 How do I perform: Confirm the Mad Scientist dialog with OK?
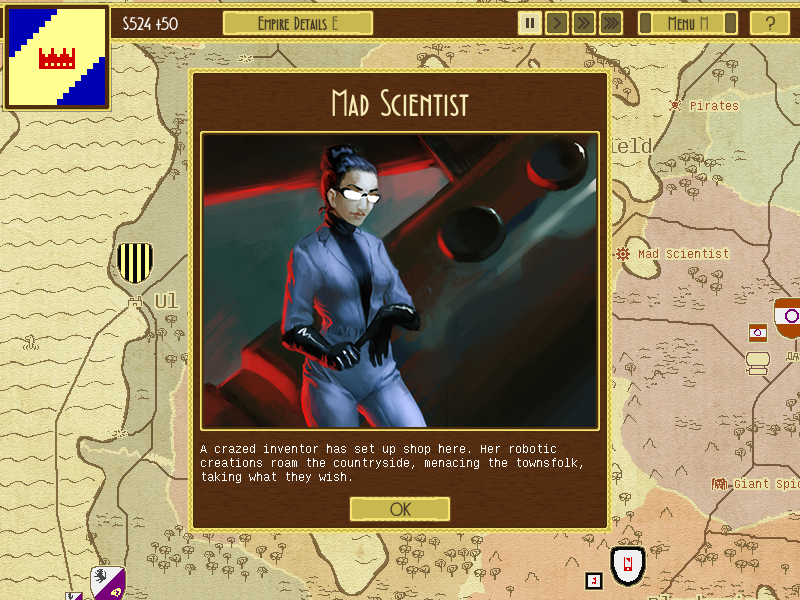400,509
